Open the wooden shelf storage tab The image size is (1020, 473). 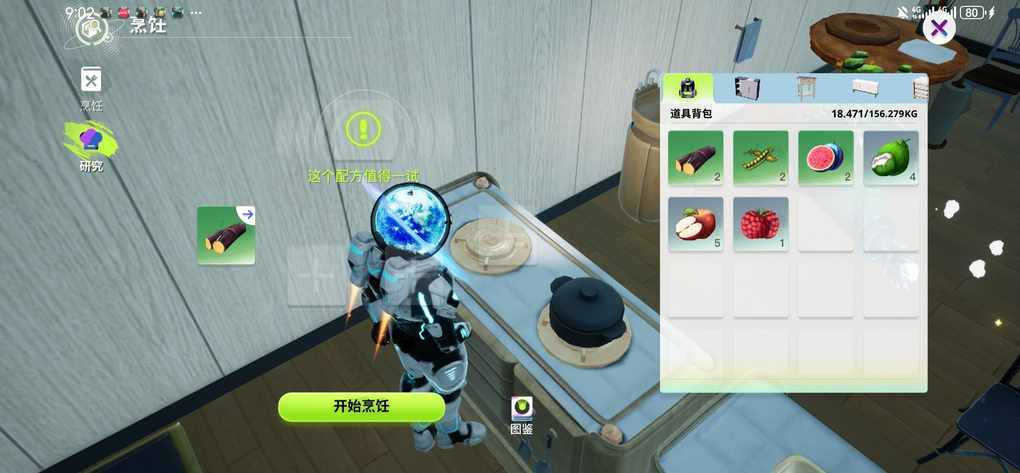click(x=806, y=88)
